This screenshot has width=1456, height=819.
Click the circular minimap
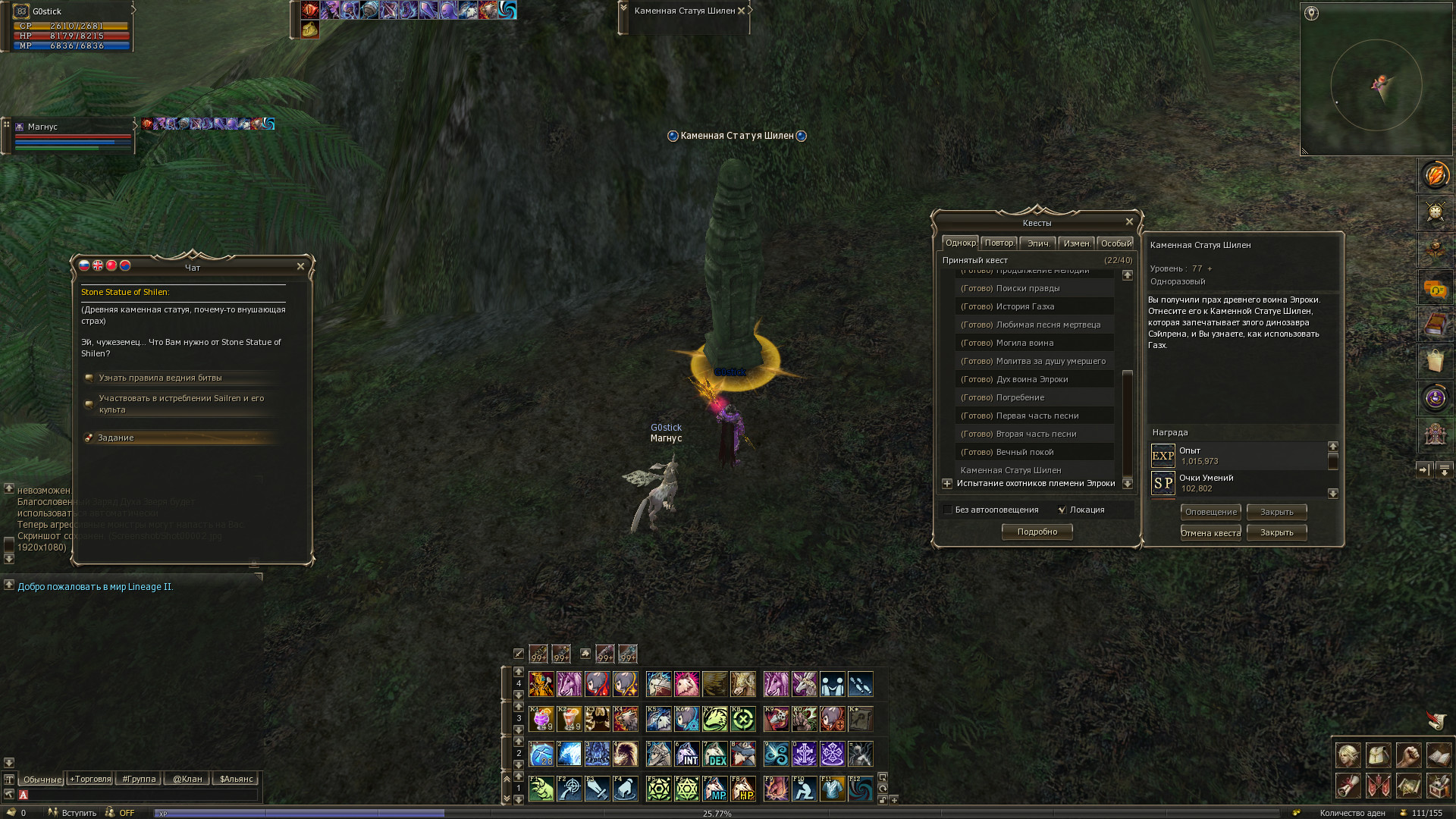(x=1376, y=85)
